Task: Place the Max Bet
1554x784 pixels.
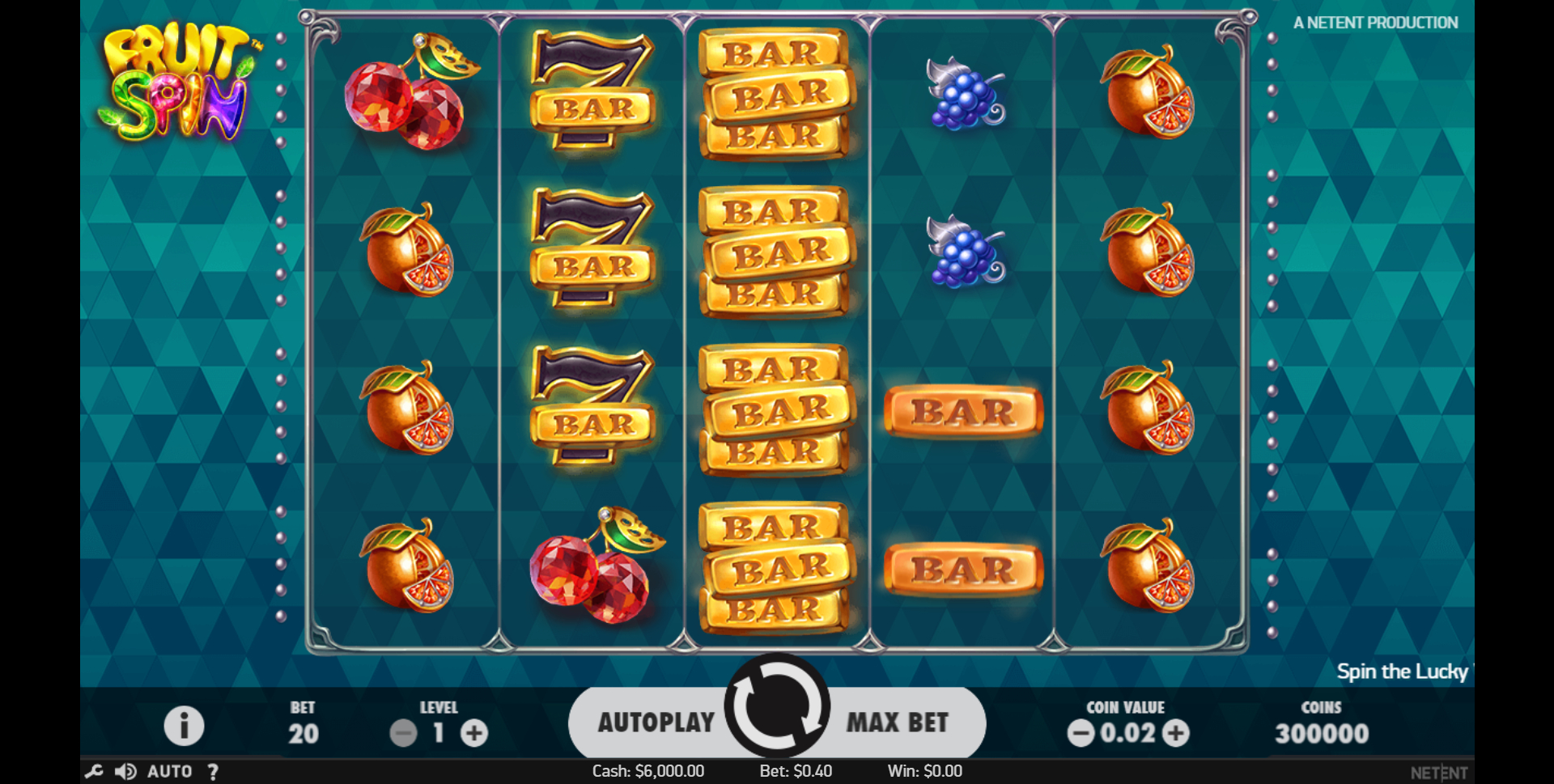Action: pyautogui.click(x=897, y=722)
